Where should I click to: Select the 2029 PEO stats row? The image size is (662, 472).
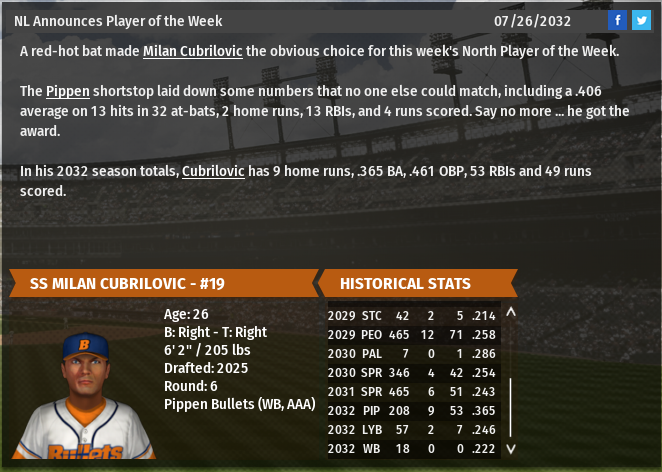[410, 333]
